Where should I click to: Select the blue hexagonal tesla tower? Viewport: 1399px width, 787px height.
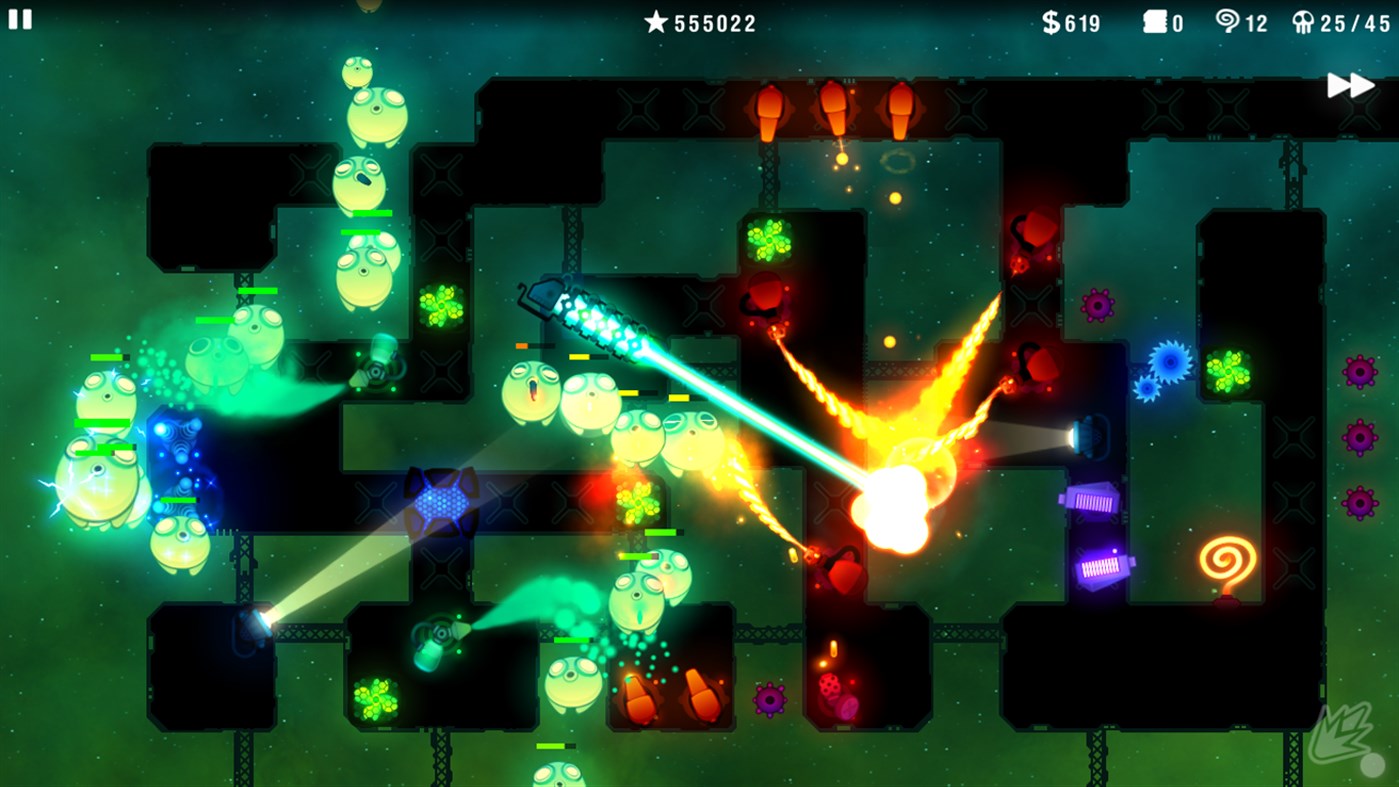pos(443,500)
